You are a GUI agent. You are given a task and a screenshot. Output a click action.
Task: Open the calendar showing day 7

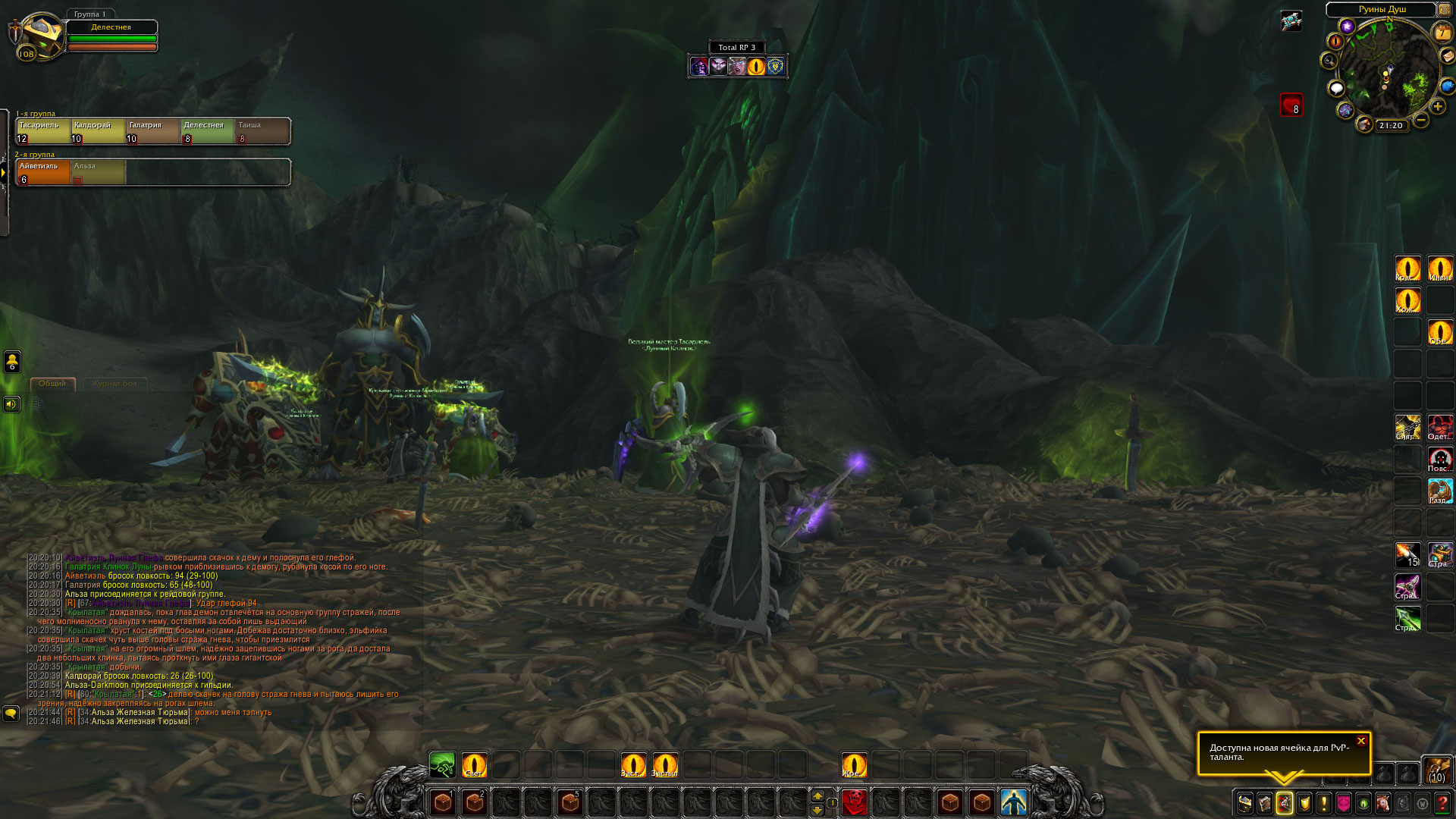1442,33
